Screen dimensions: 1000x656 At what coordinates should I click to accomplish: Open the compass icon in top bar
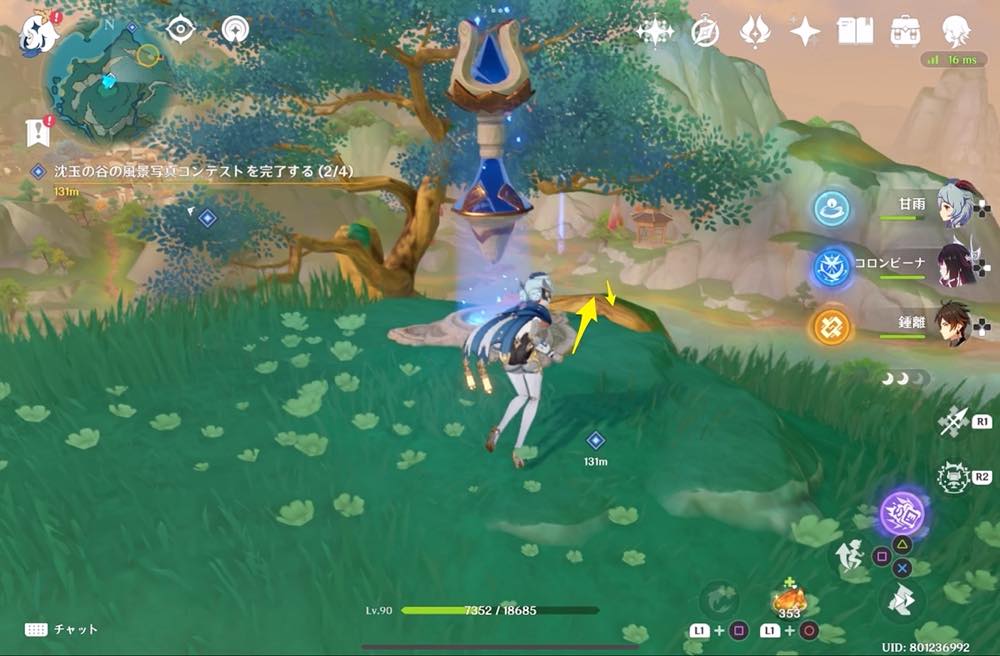click(706, 32)
